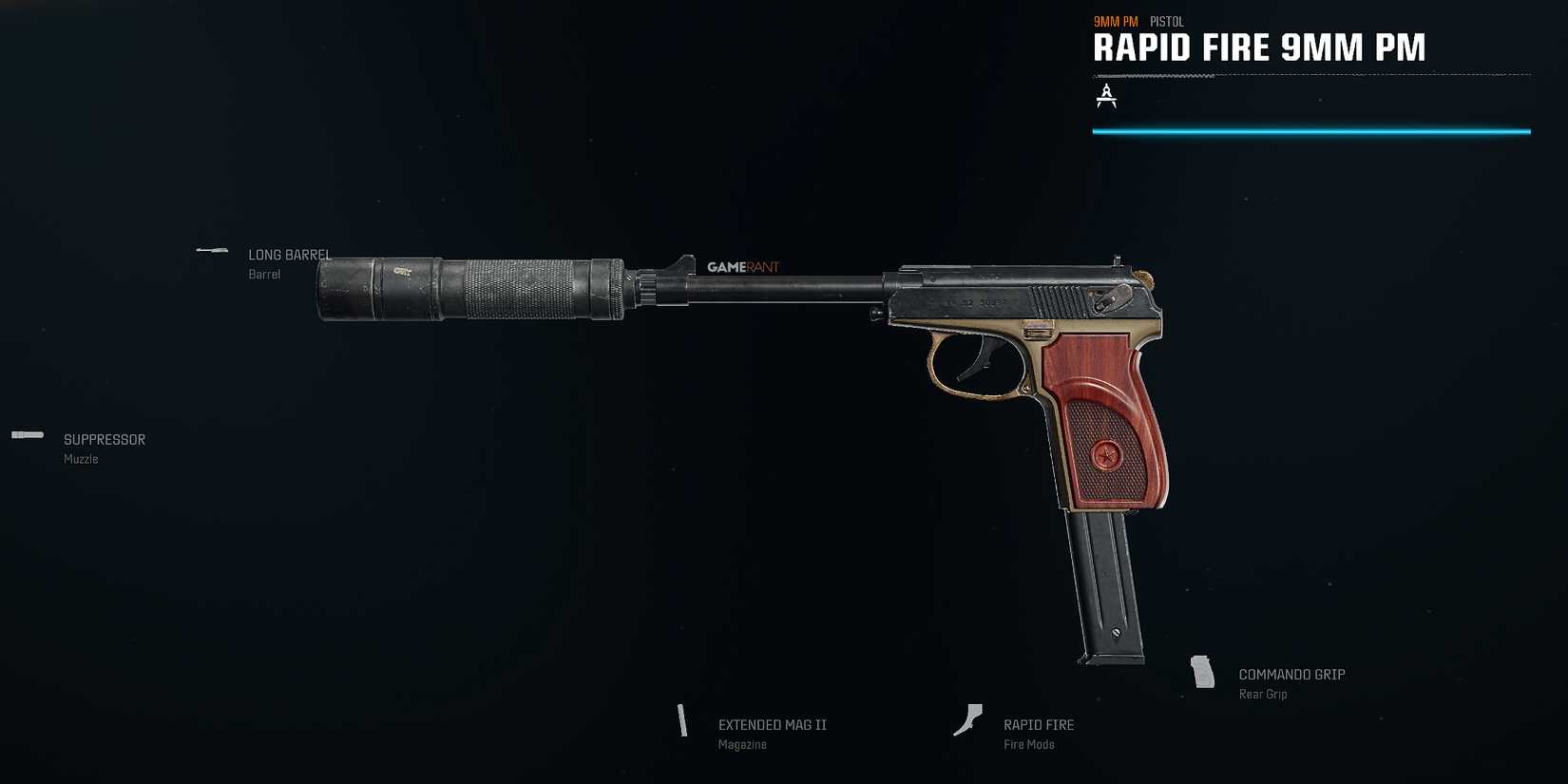Click the Suppressor muzzle icon

[x=28, y=434]
